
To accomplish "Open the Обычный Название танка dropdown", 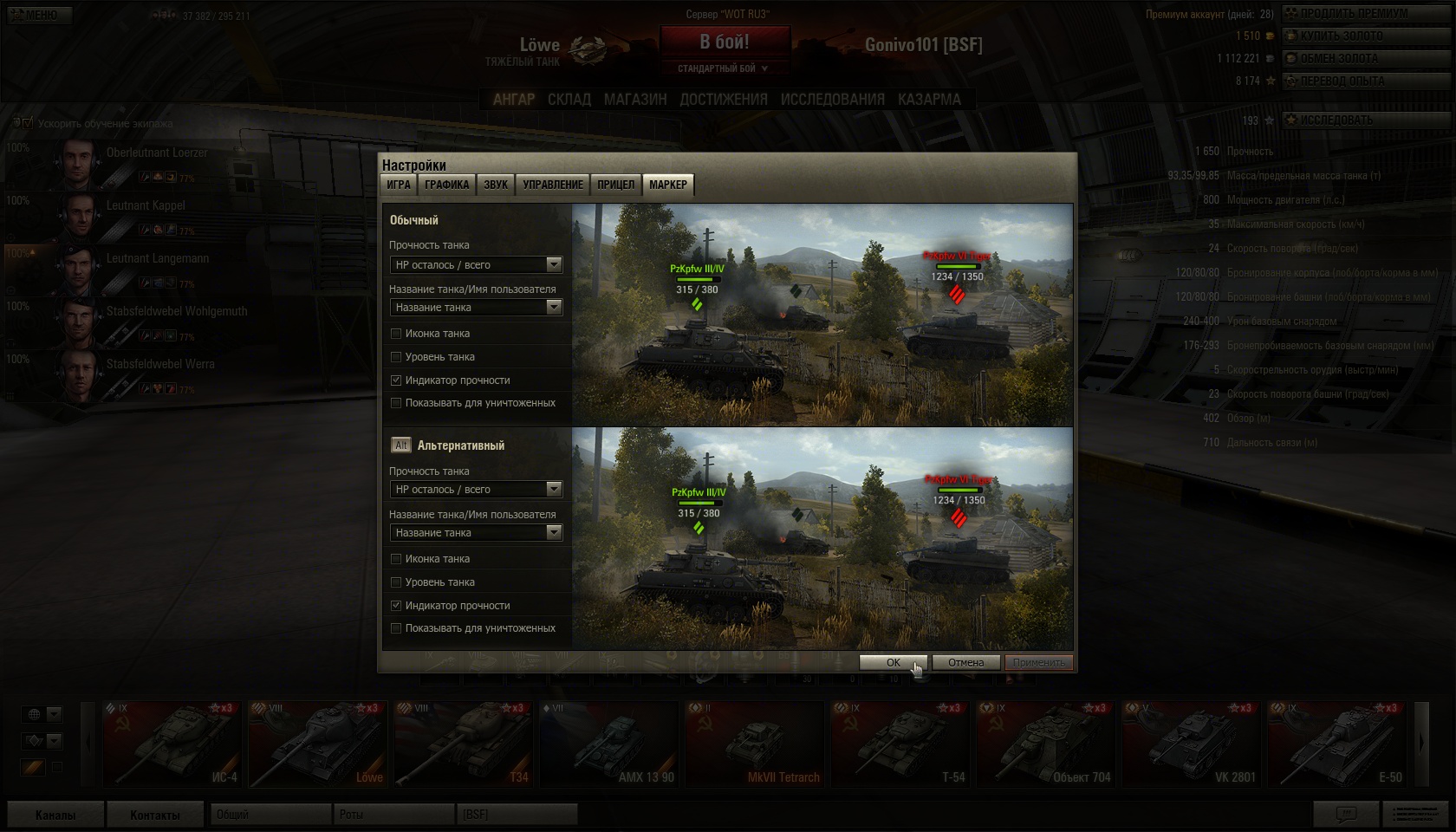I will 476,307.
